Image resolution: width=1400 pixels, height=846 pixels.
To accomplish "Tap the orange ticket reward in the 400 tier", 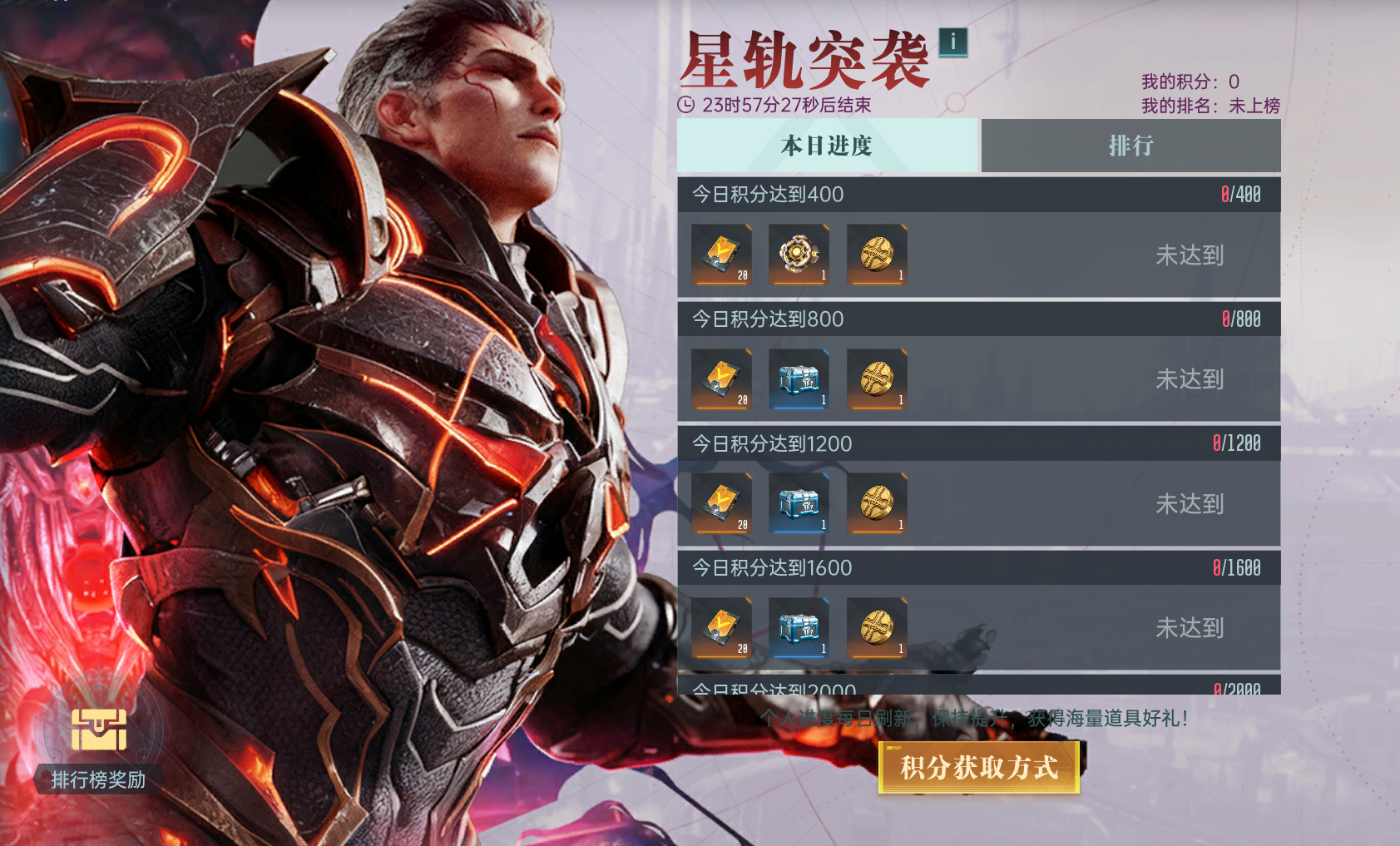I will (721, 255).
